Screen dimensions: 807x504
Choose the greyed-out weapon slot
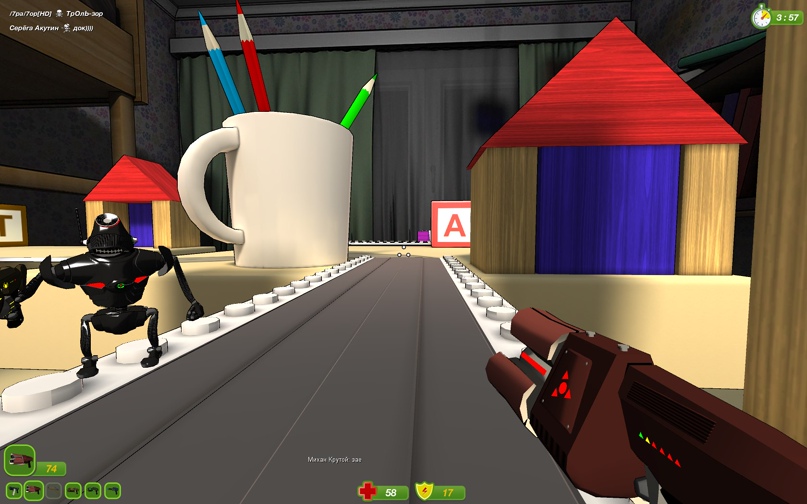53,491
